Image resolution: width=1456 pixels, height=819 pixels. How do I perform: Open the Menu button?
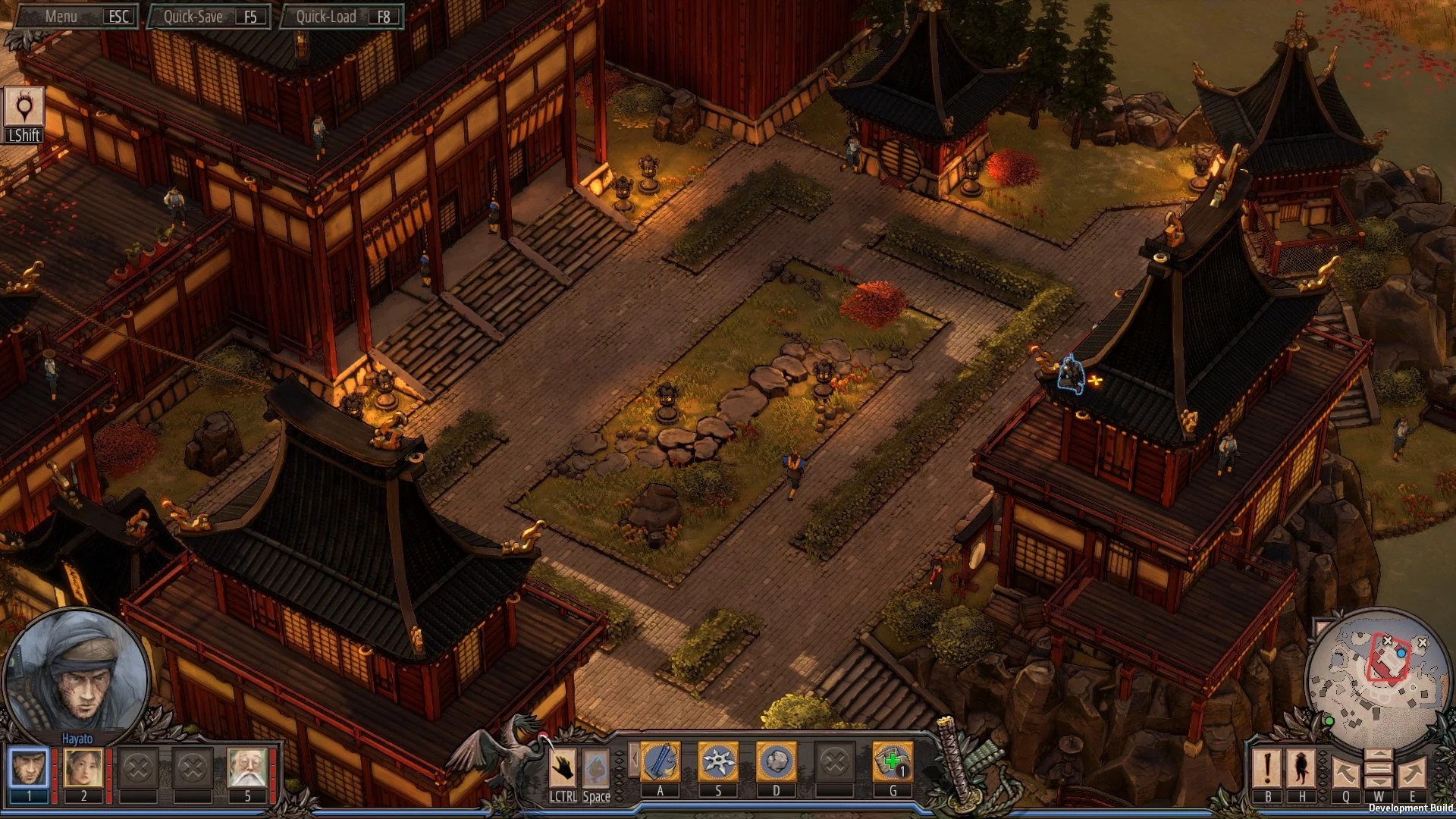[76, 16]
